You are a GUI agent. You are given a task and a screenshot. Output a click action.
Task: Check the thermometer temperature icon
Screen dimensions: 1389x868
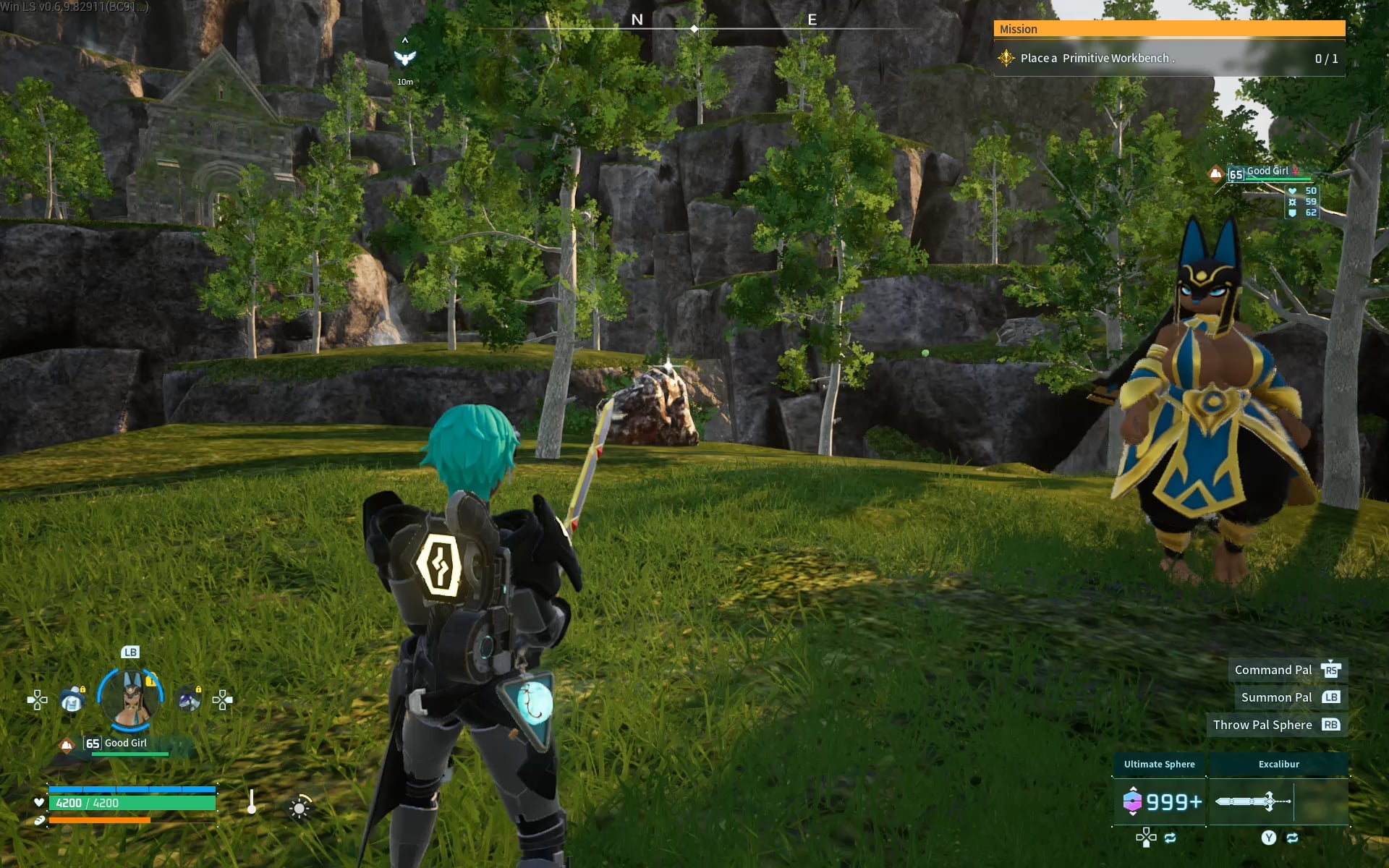[x=252, y=802]
